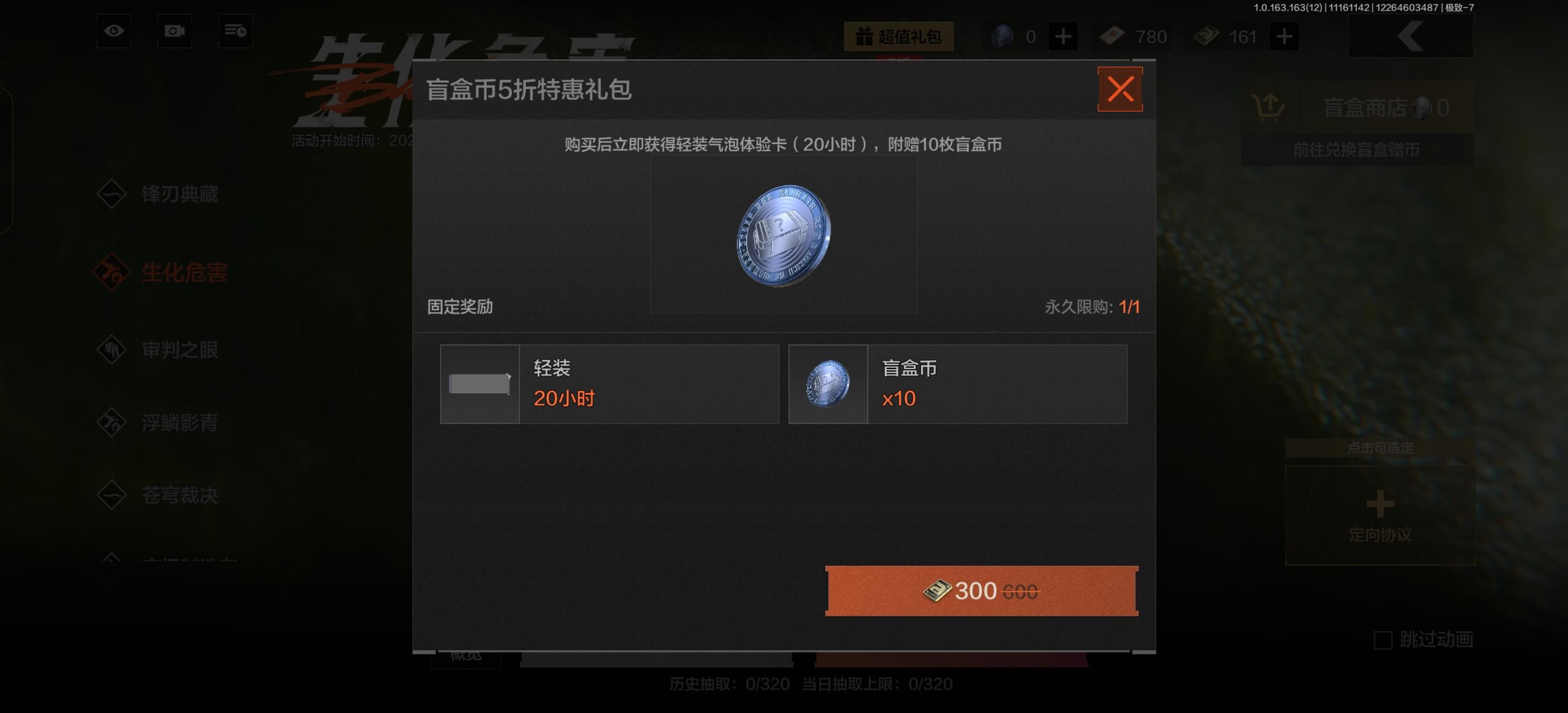Screen dimensions: 1568x713
Task: Select the video recording camera icon
Action: pyautogui.click(x=174, y=31)
